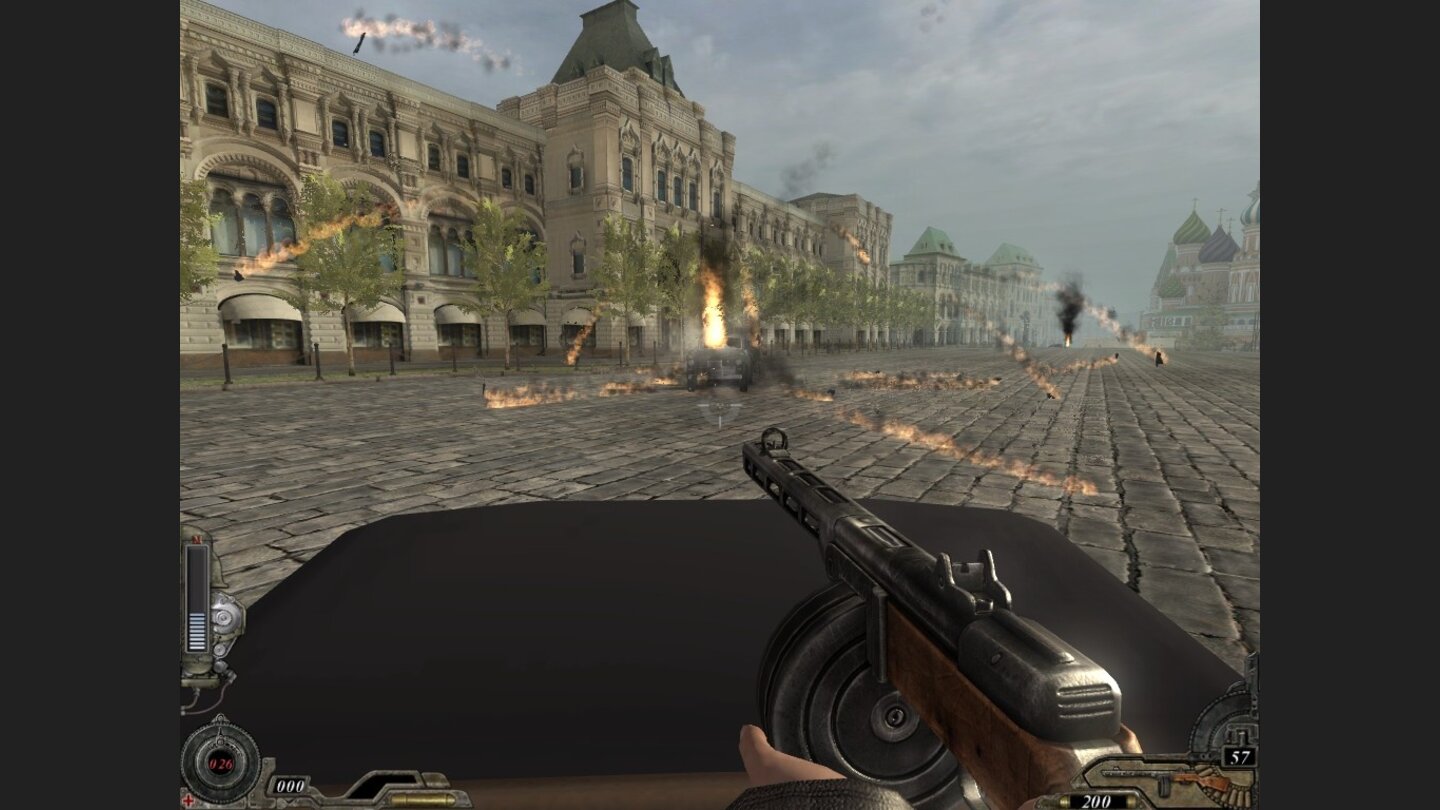
Task: Click the 200 reserve ammo counter
Action: pos(1097,800)
